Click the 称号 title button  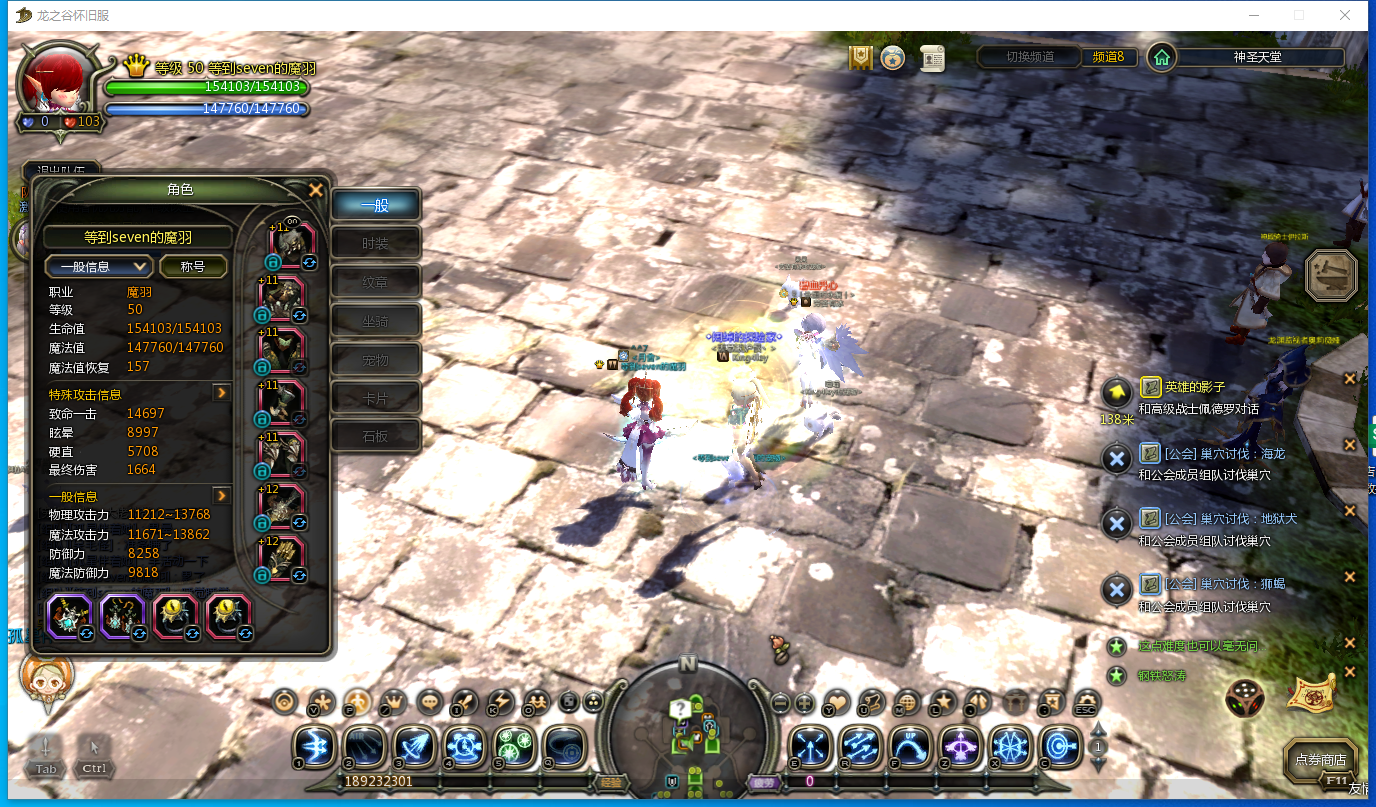(192, 266)
